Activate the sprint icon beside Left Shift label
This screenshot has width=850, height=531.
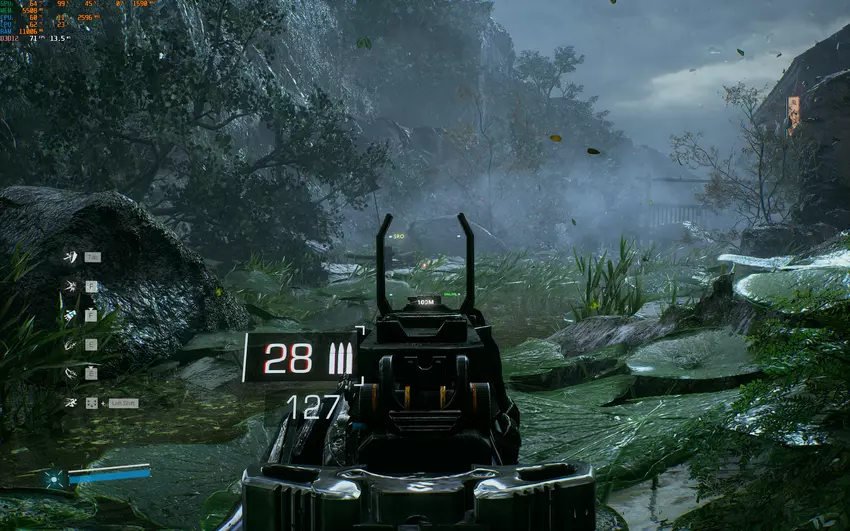pyautogui.click(x=70, y=402)
